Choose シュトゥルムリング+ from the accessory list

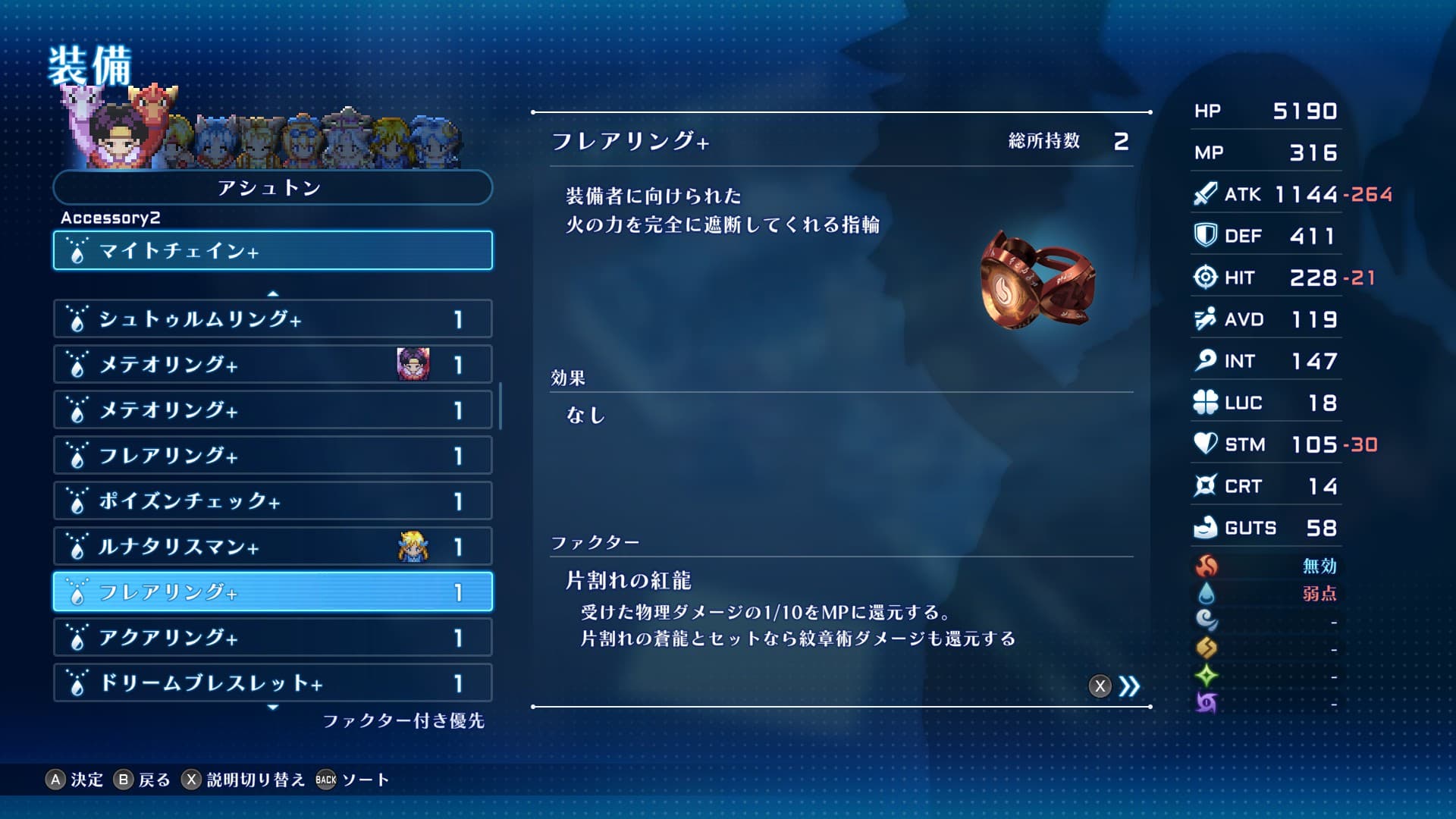pyautogui.click(x=272, y=319)
